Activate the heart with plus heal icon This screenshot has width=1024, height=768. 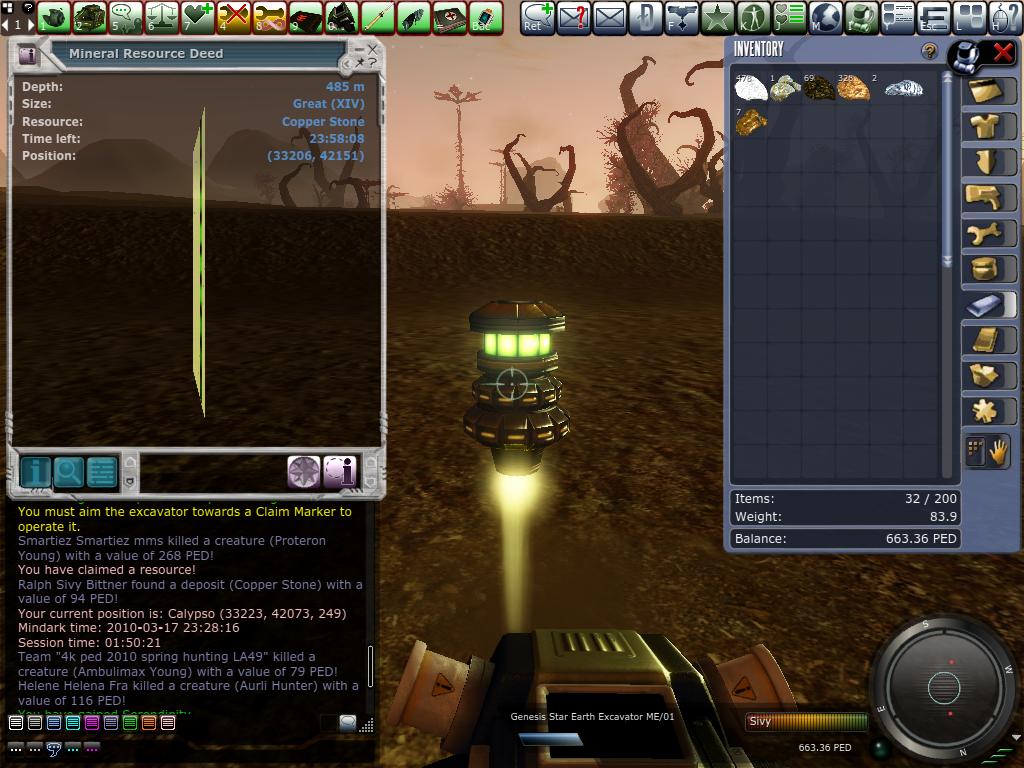199,17
